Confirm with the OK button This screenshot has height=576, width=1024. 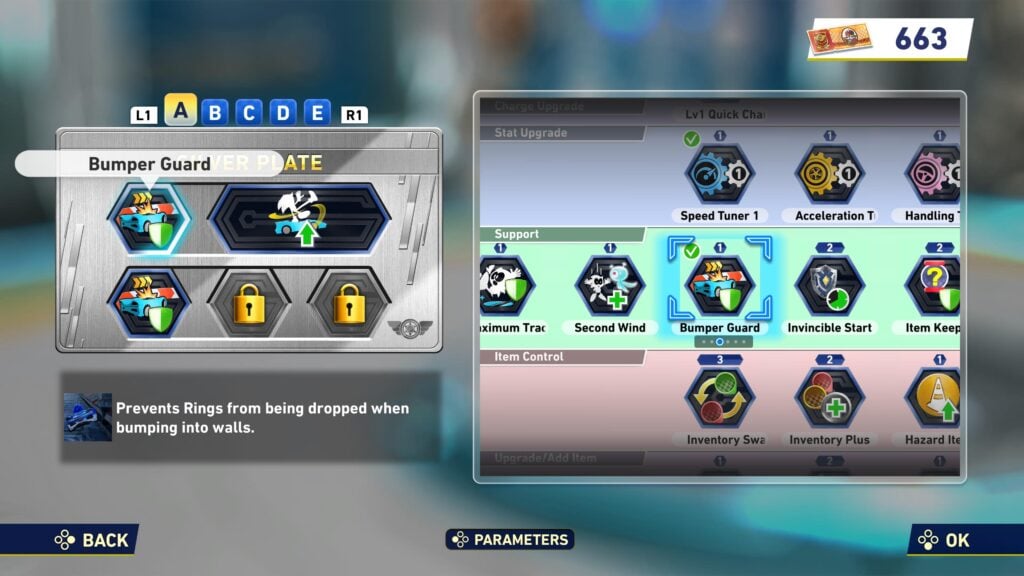pyautogui.click(x=945, y=540)
